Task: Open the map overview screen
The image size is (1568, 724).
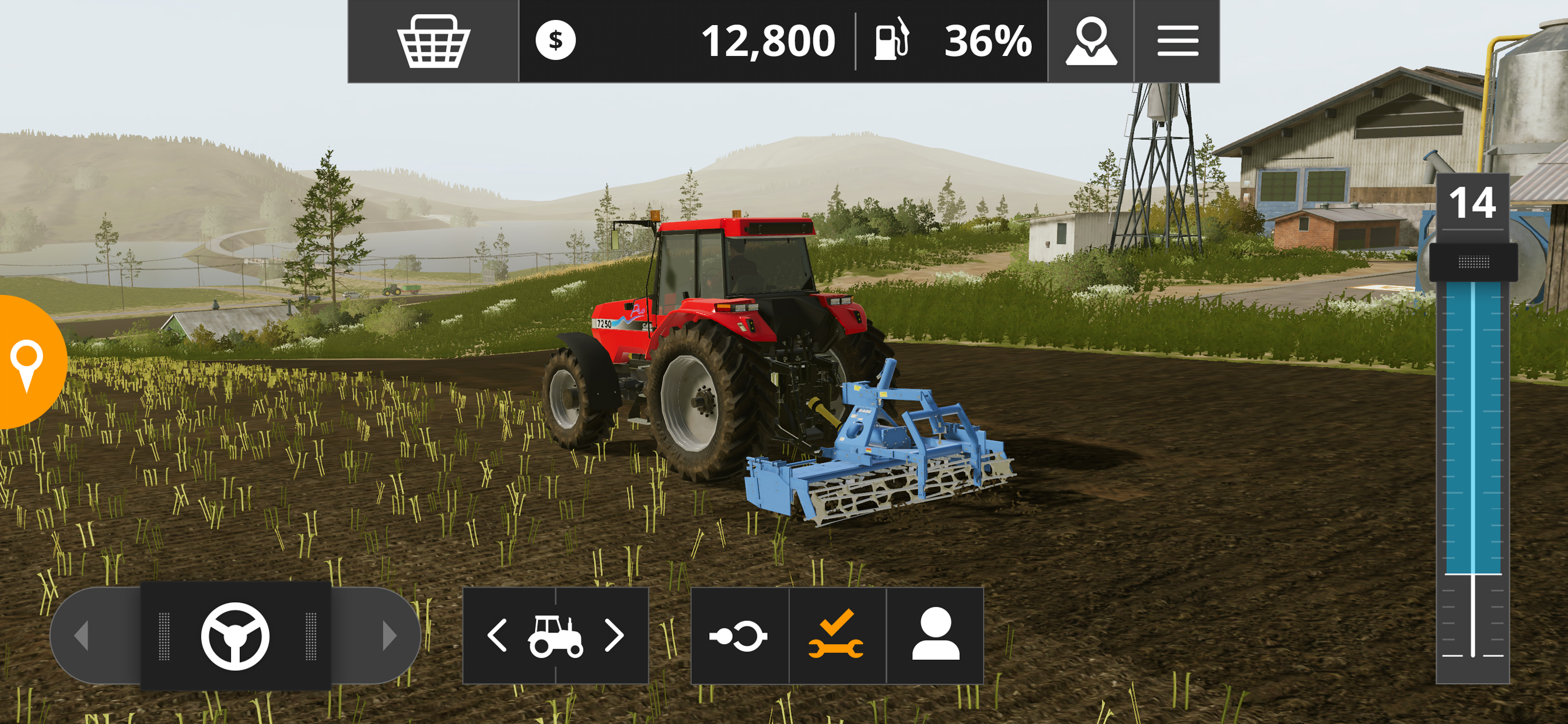Action: [x=1093, y=41]
